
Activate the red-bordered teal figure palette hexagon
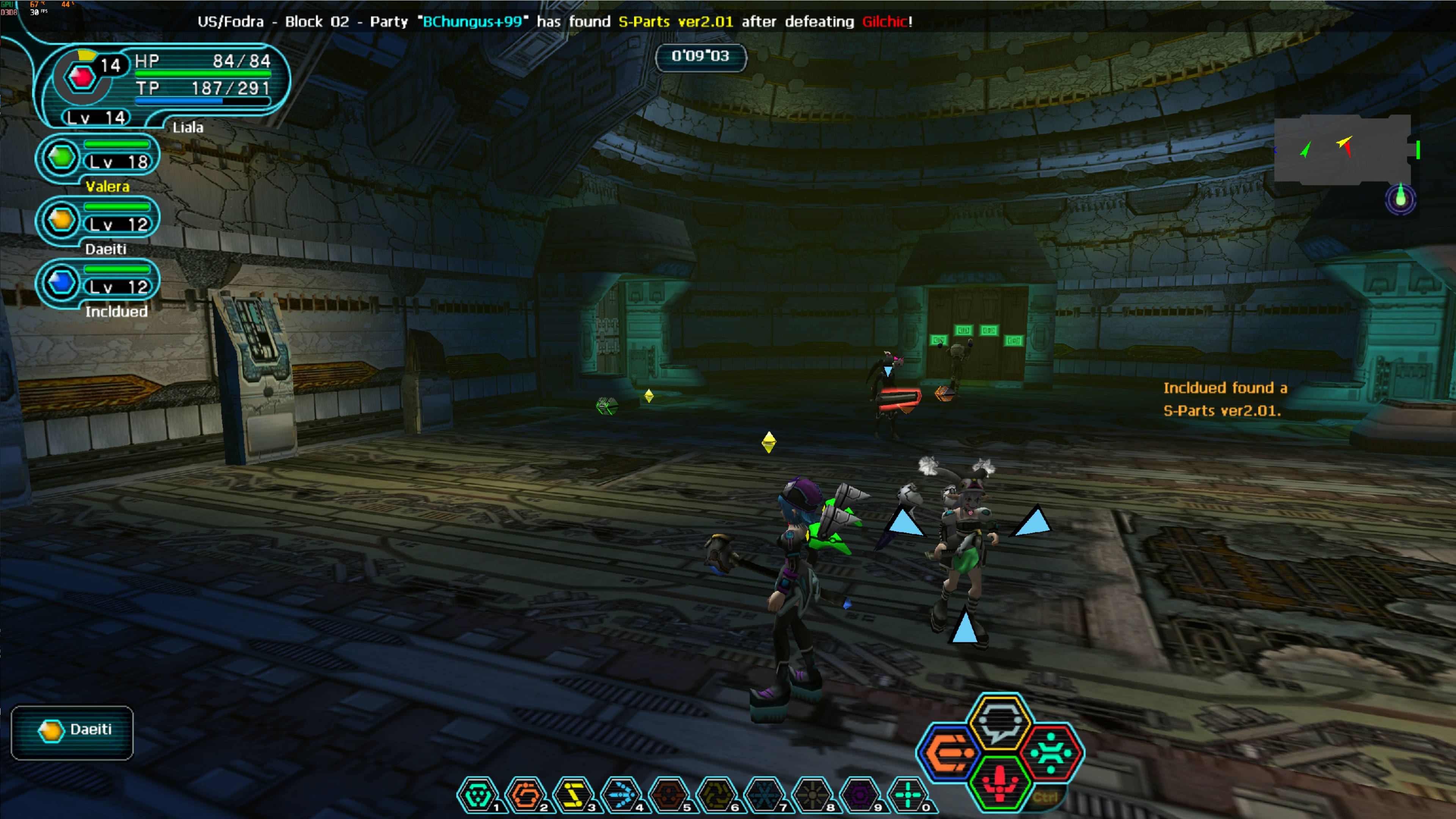(1051, 752)
